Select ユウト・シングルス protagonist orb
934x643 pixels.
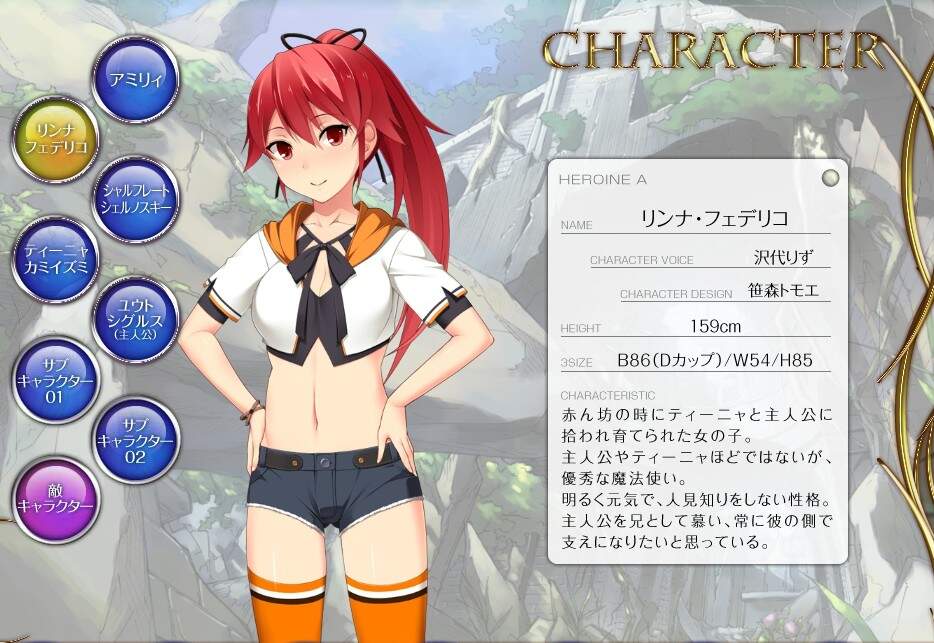point(135,319)
